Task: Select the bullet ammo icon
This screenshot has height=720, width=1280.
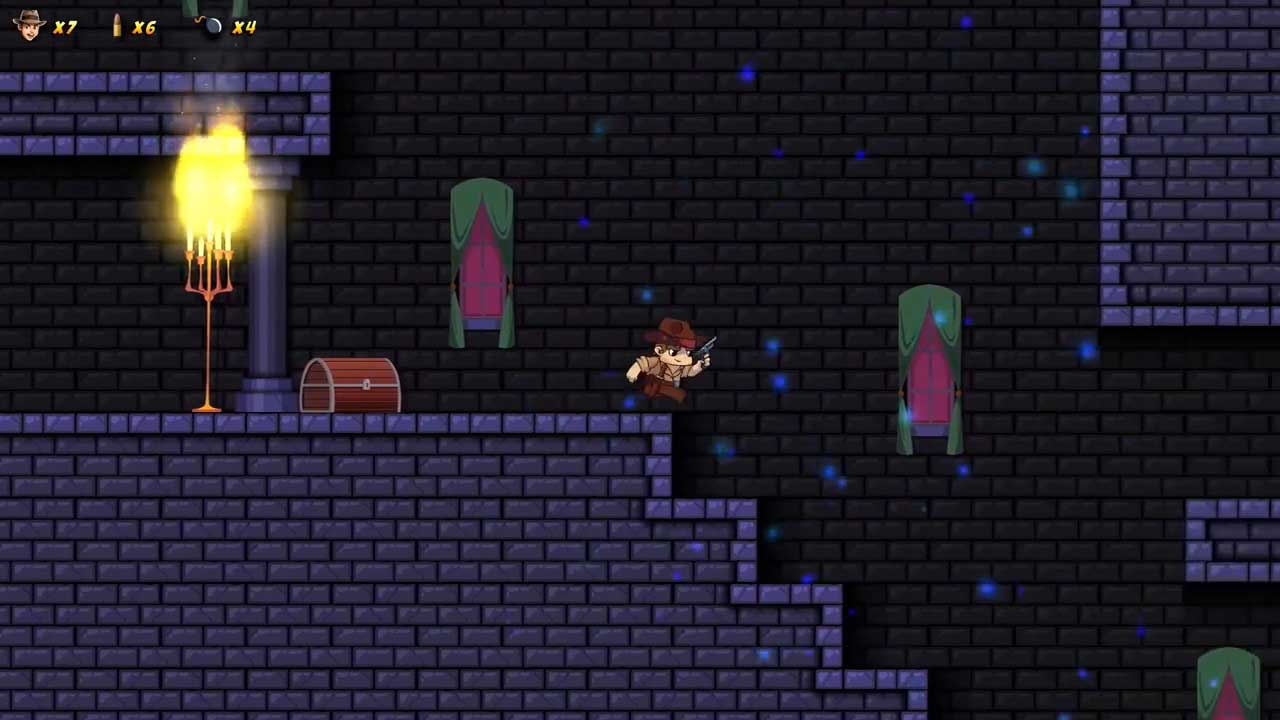Action: (x=117, y=26)
